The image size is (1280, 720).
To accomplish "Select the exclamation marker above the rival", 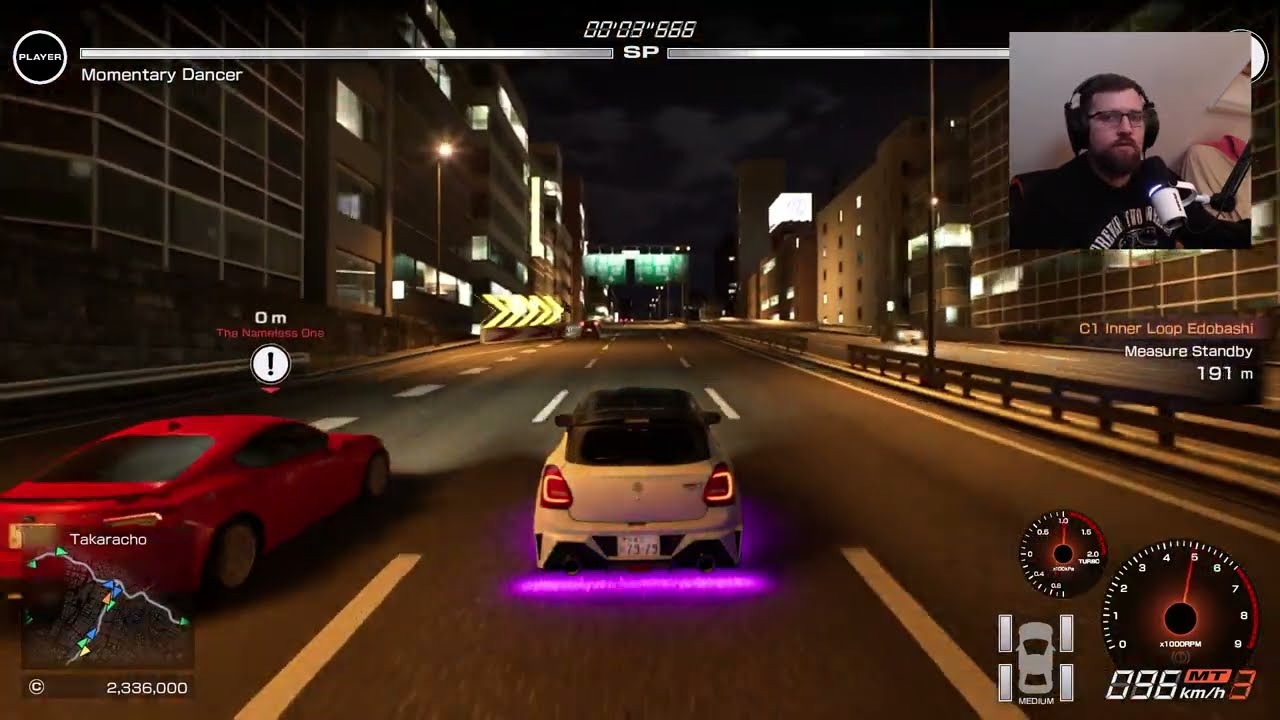I will tap(270, 365).
